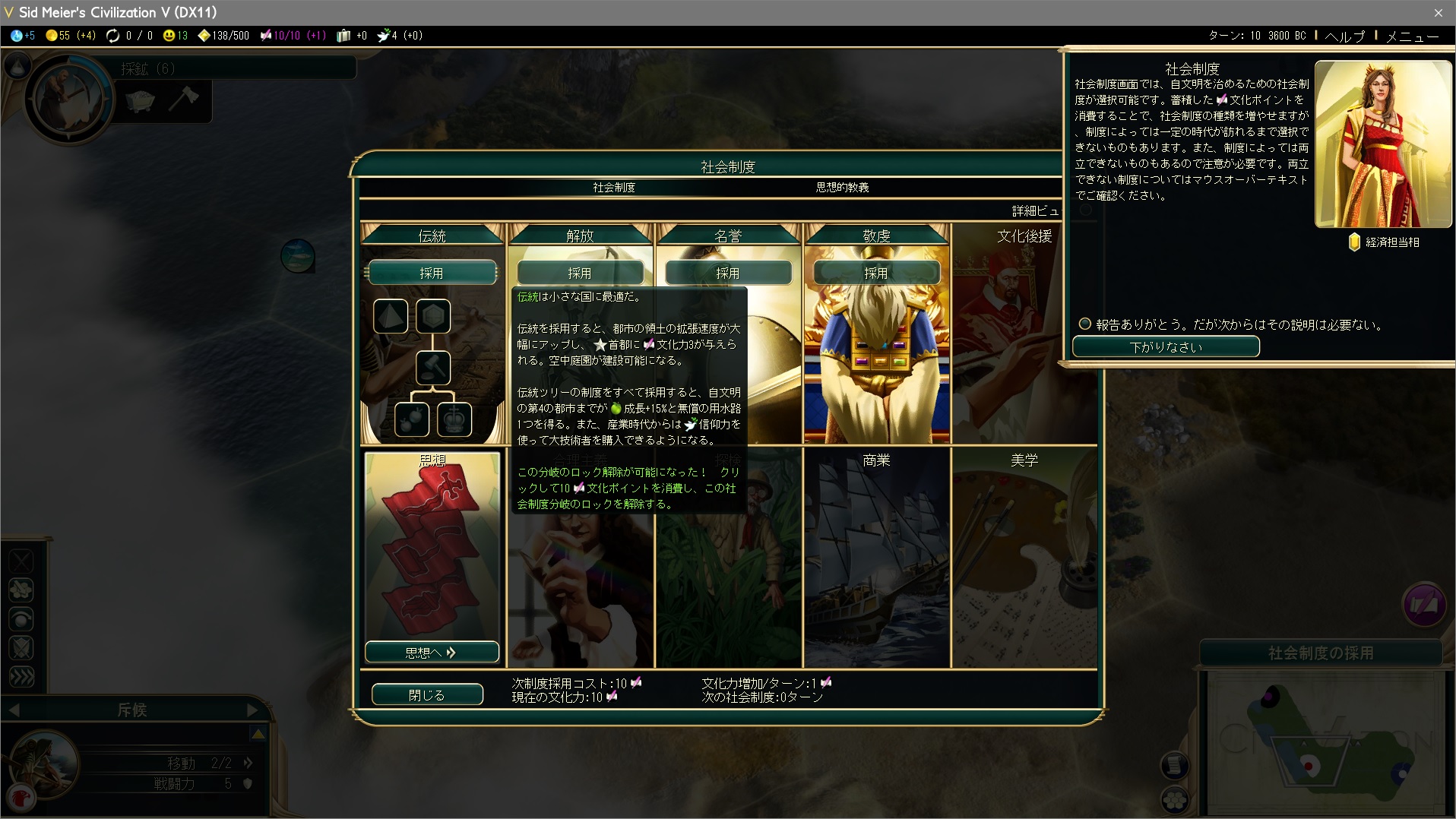
Task: Select the 商業 (Commerce) policy panel
Action: [x=876, y=558]
